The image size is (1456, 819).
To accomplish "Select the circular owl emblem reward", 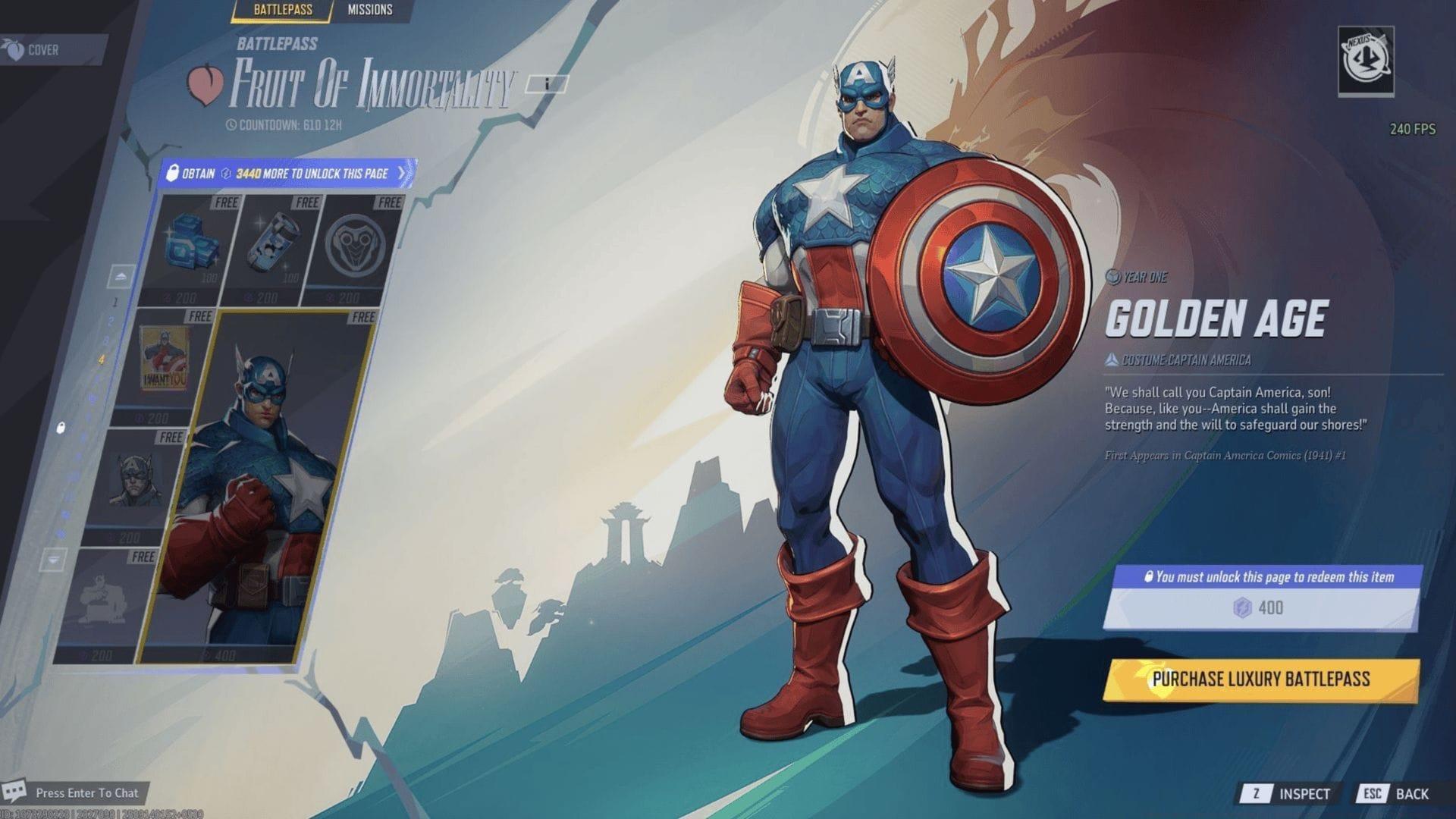I will tap(354, 246).
